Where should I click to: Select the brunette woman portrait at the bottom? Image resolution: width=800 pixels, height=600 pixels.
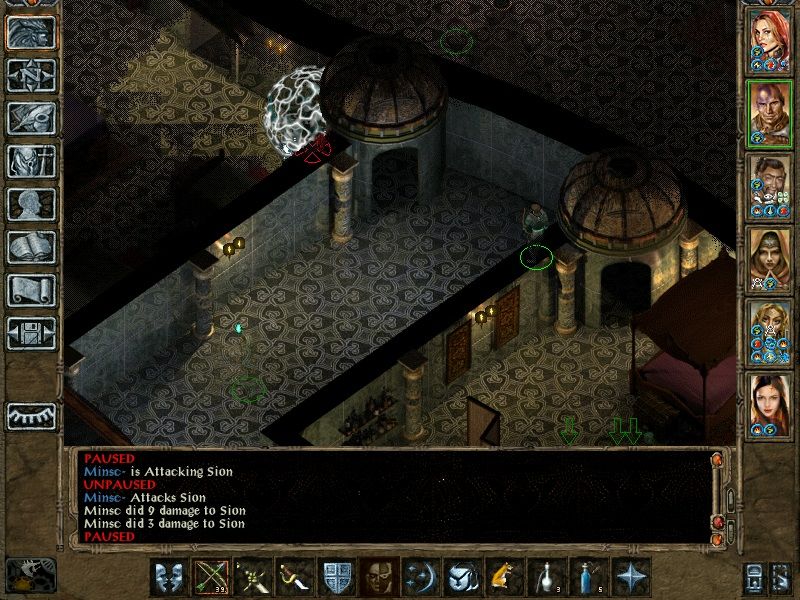coord(769,403)
